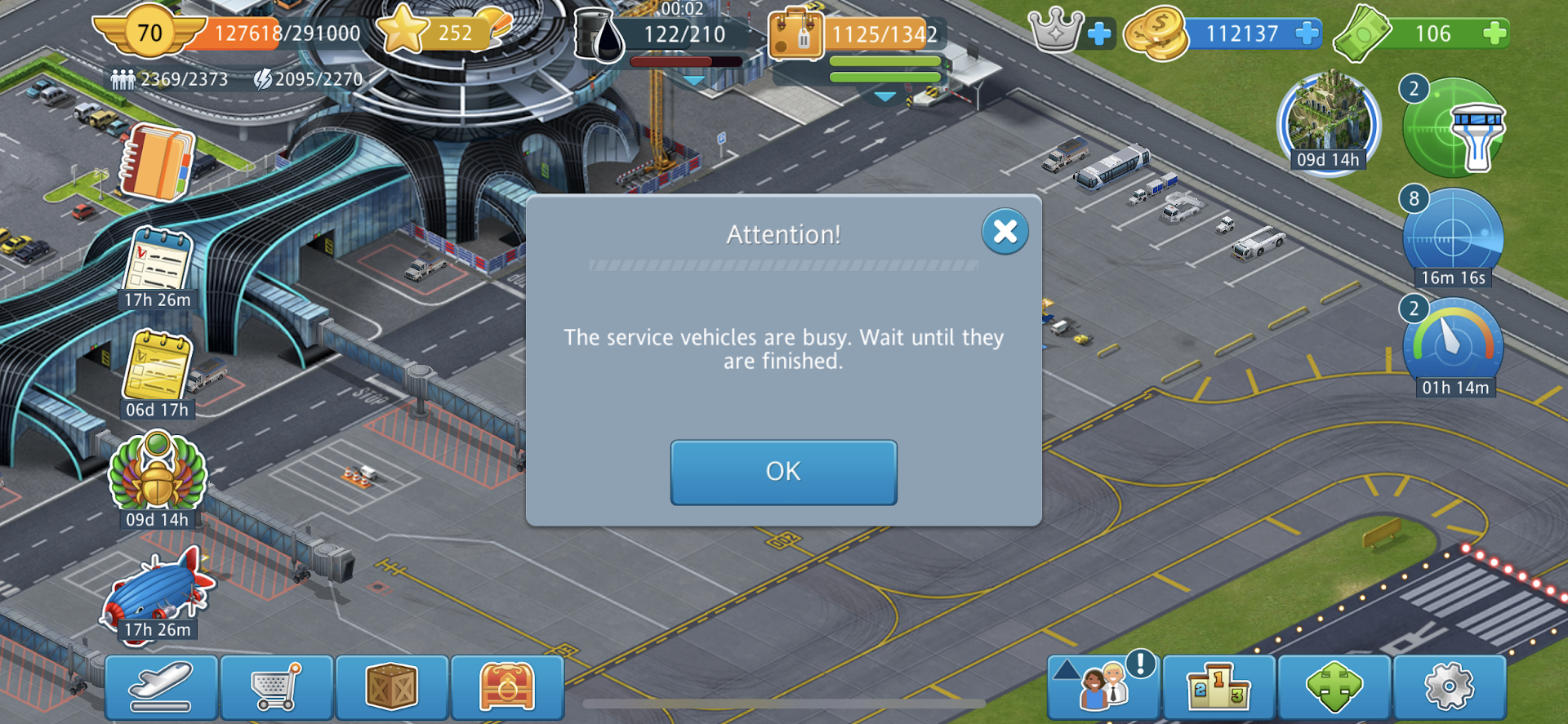Add more coins with the blue plus
Screen dimensions: 1568x724
1307,33
